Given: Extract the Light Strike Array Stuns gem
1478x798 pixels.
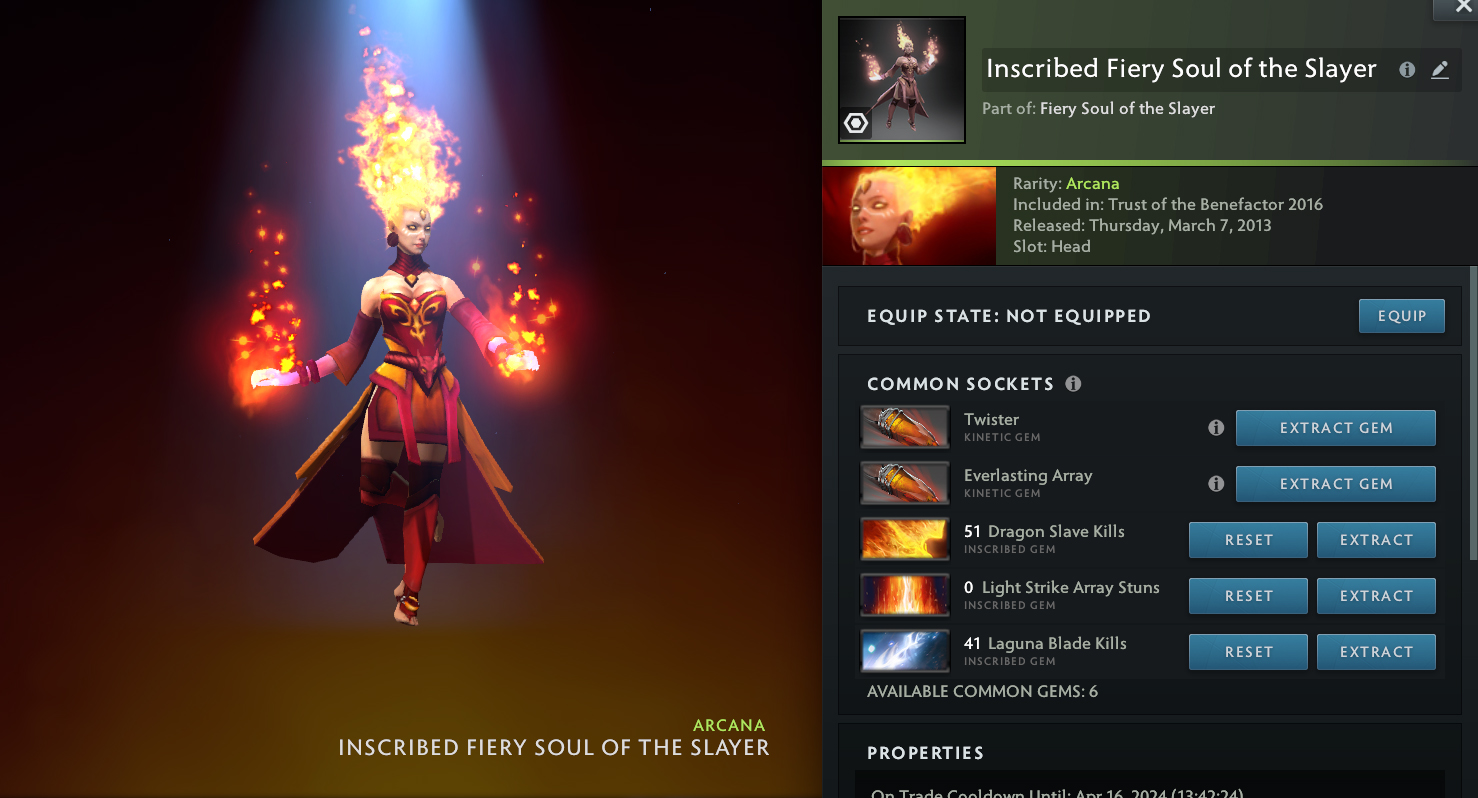Looking at the screenshot, I should click(1376, 596).
